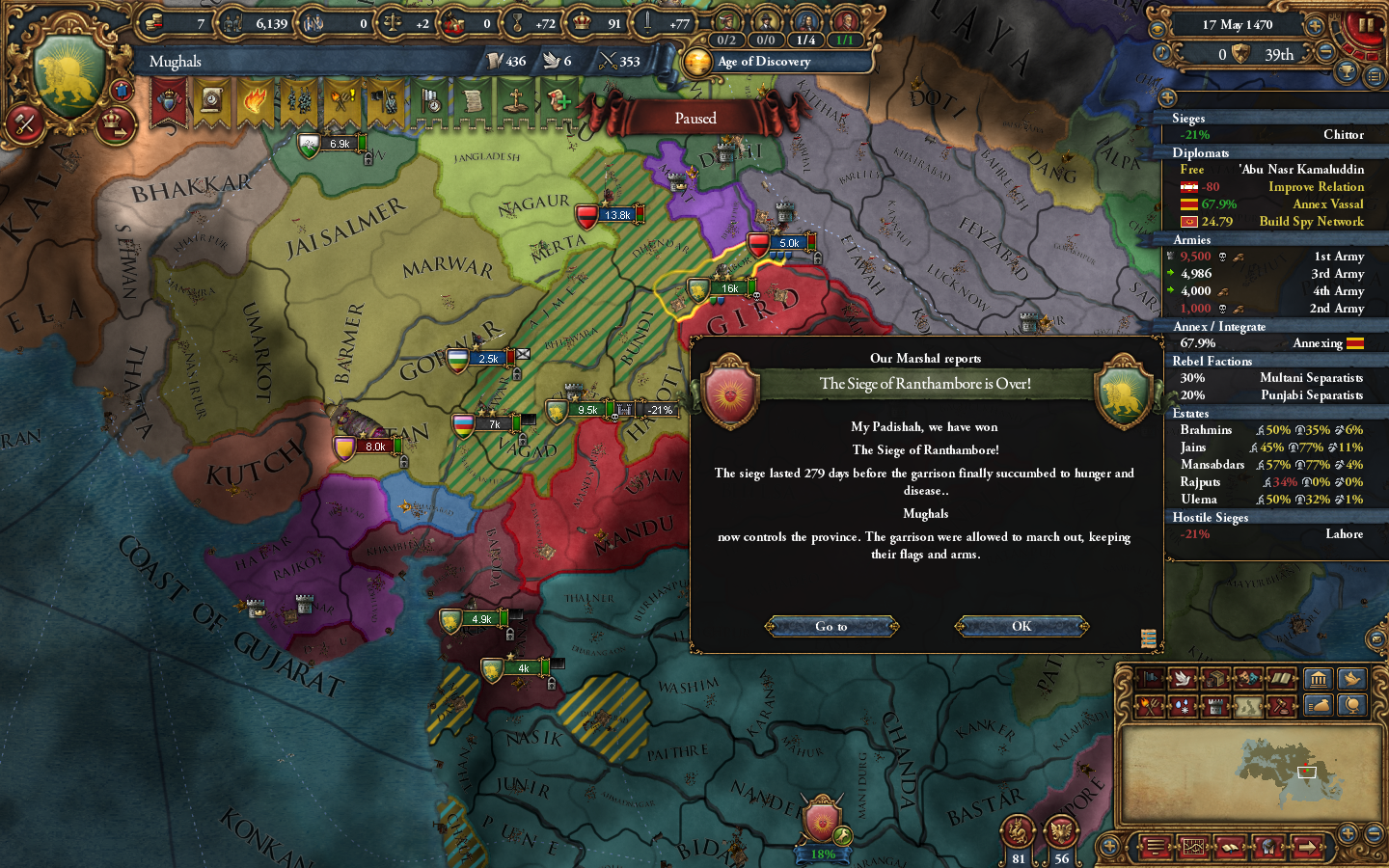The width and height of the screenshot is (1389, 868).
Task: Expand the outliner with the plus button
Action: click(x=1168, y=95)
